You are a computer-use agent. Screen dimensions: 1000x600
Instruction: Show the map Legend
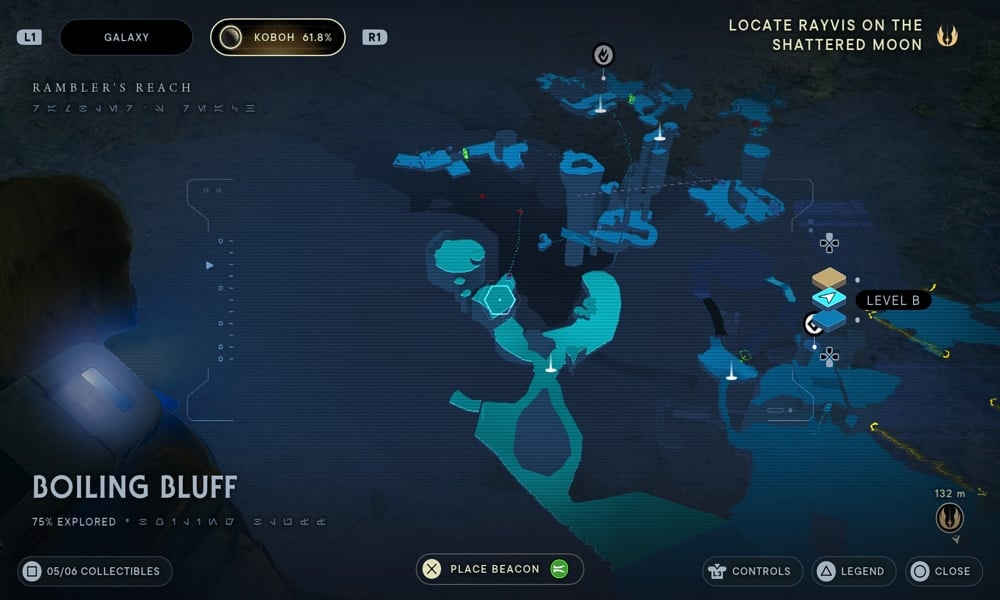(852, 571)
